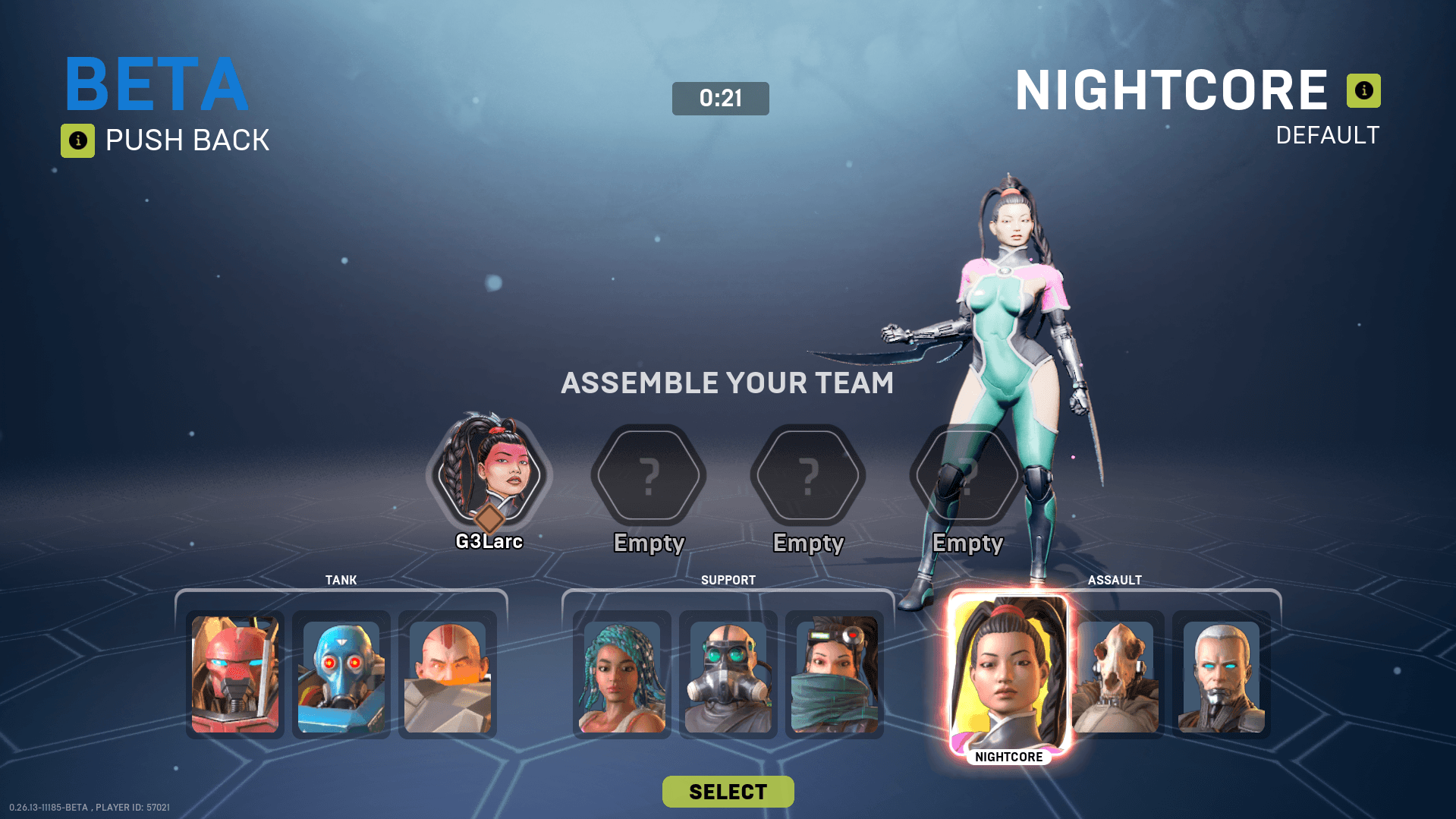Image resolution: width=1456 pixels, height=819 pixels.
Task: Pick the bald orange-bearded tank hero
Action: pos(448,675)
